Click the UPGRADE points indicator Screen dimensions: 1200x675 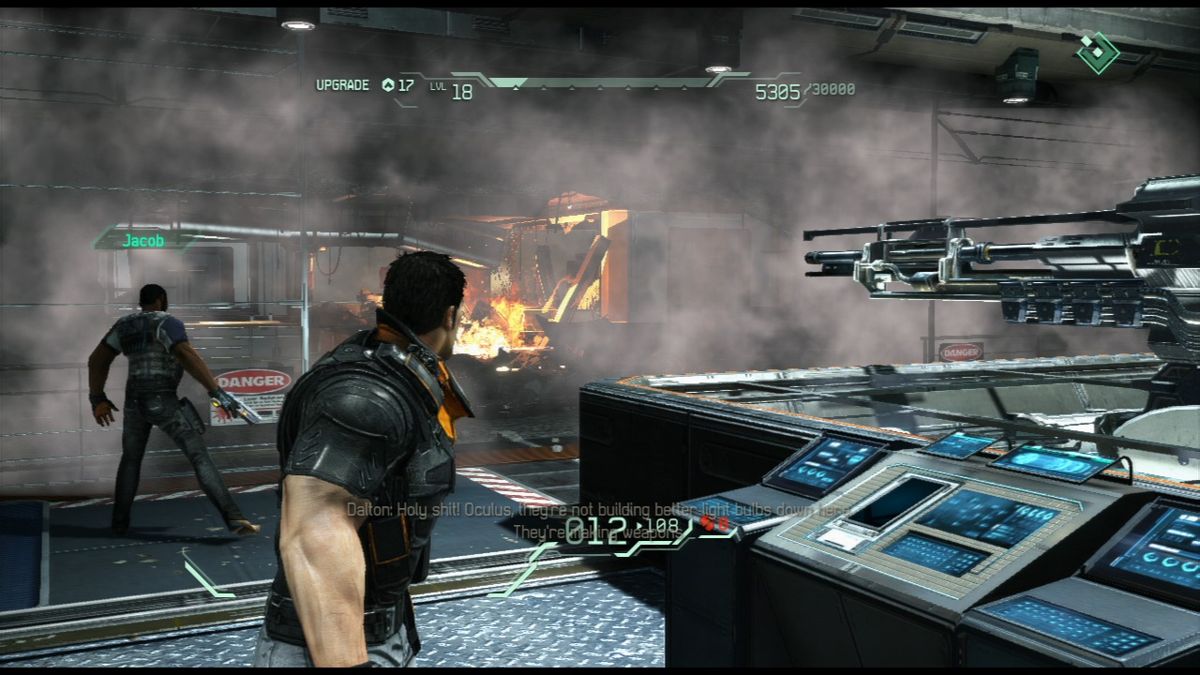click(x=365, y=86)
